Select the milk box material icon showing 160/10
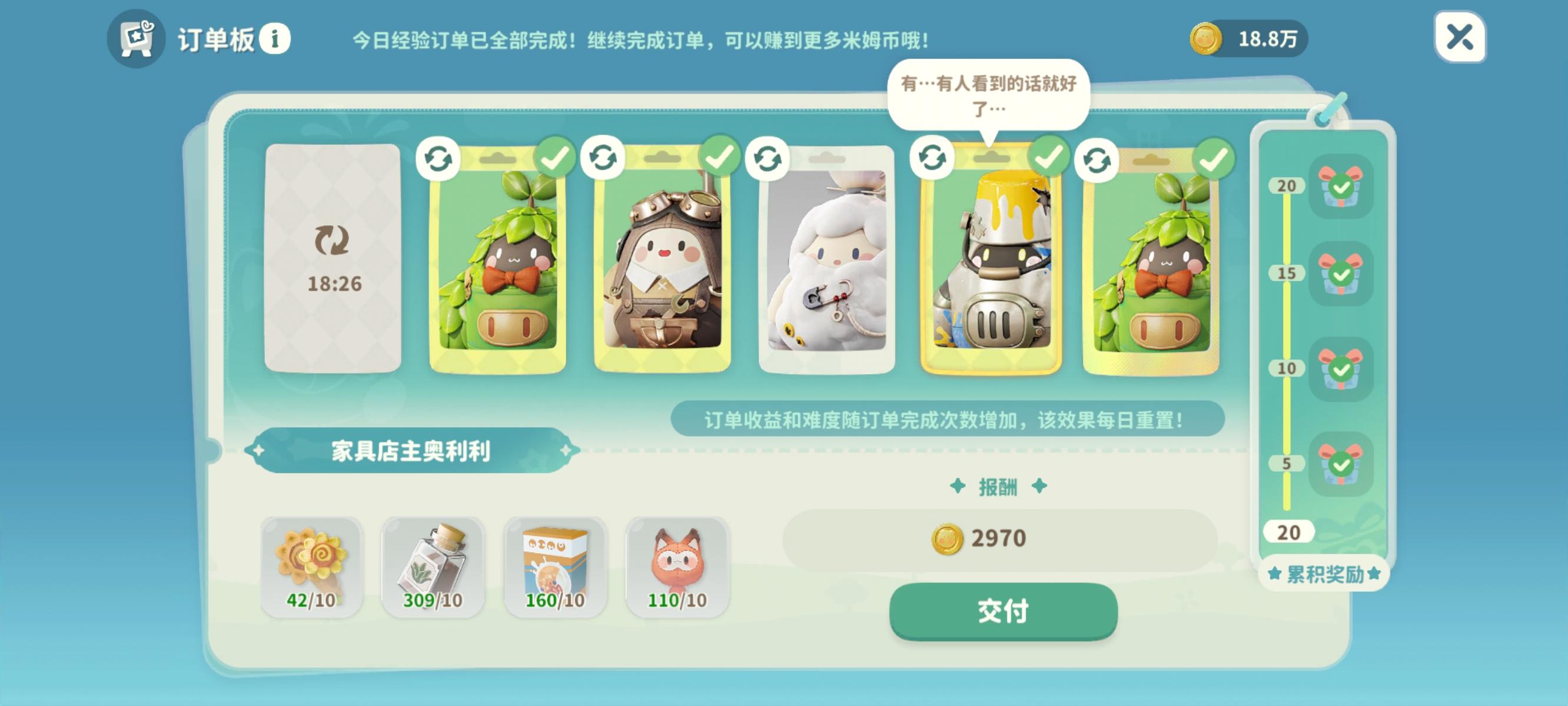This screenshot has width=1568, height=706. (554, 567)
